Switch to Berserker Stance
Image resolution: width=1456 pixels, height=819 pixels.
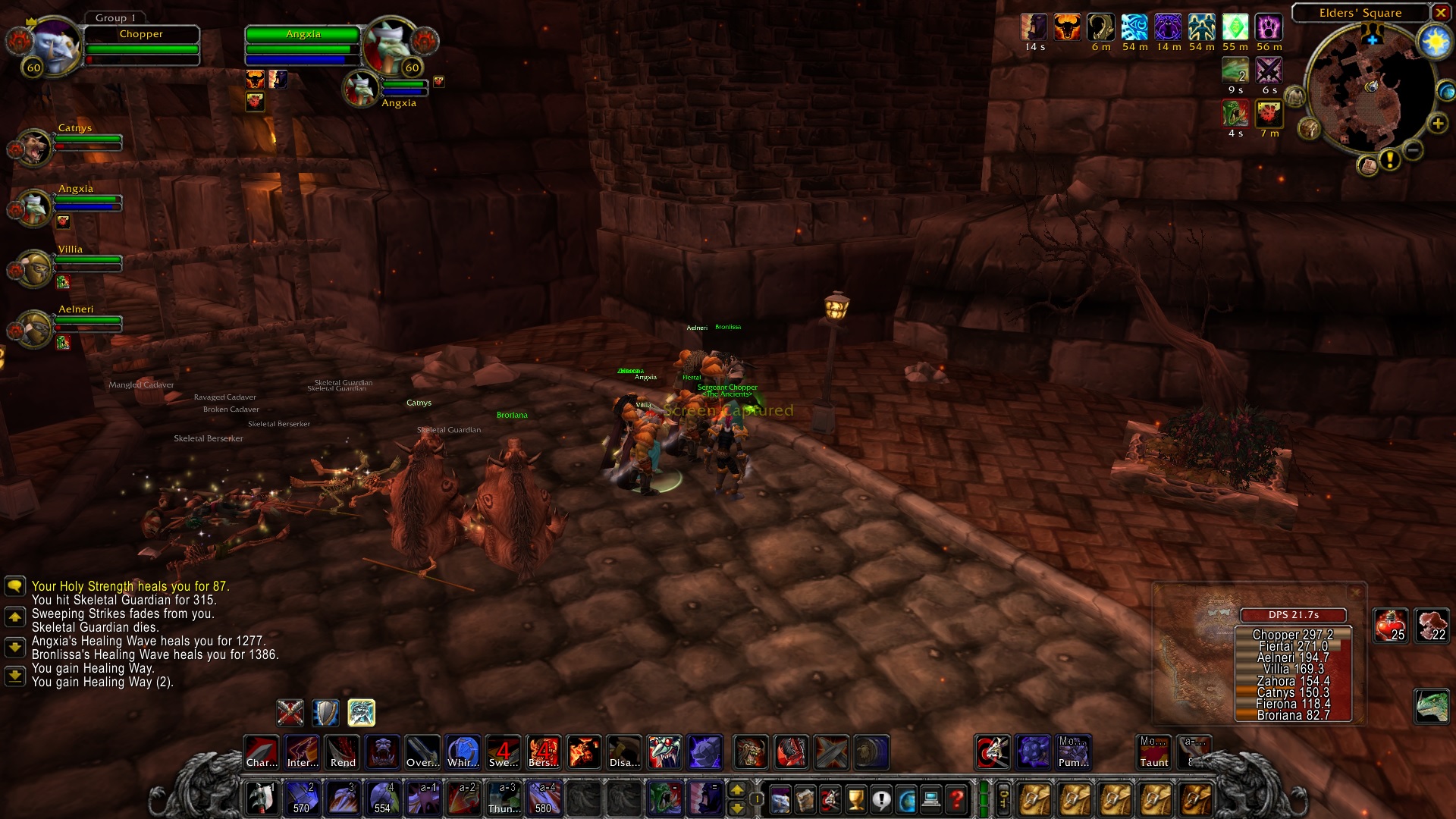pos(362,712)
